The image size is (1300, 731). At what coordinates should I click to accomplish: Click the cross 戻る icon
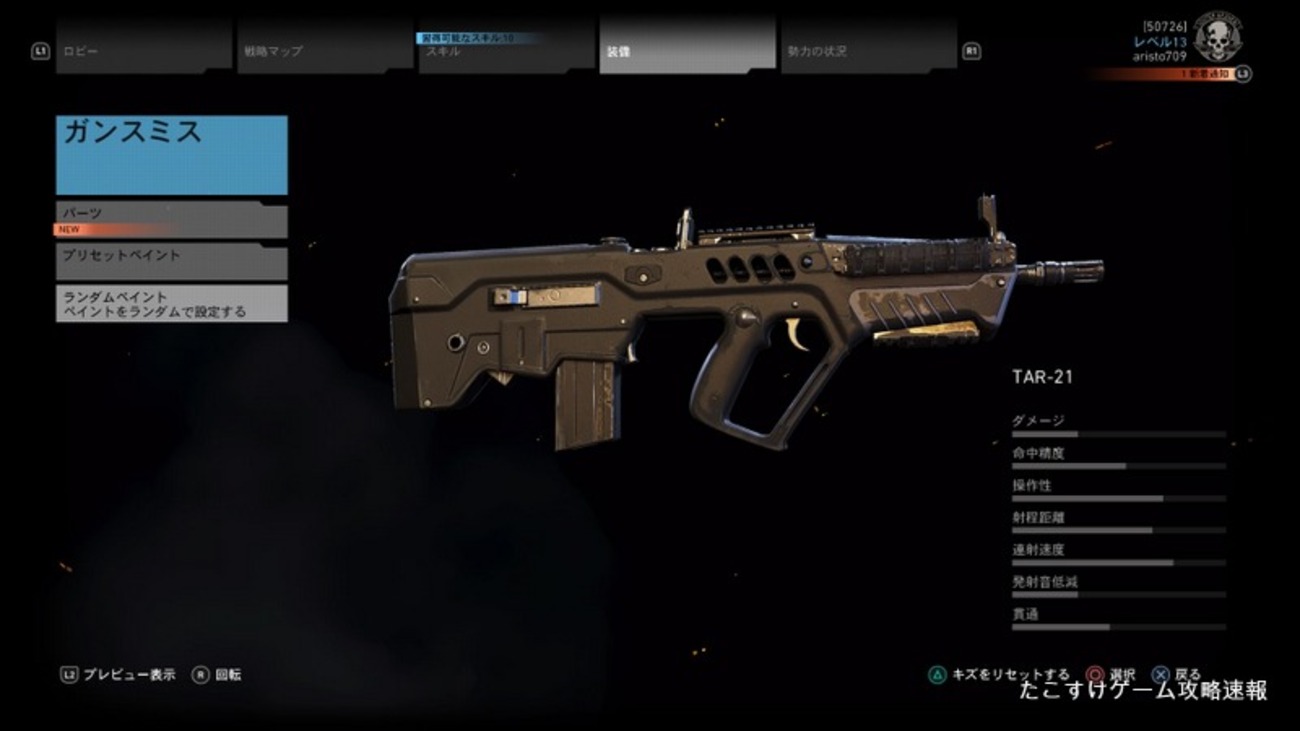tap(1160, 673)
